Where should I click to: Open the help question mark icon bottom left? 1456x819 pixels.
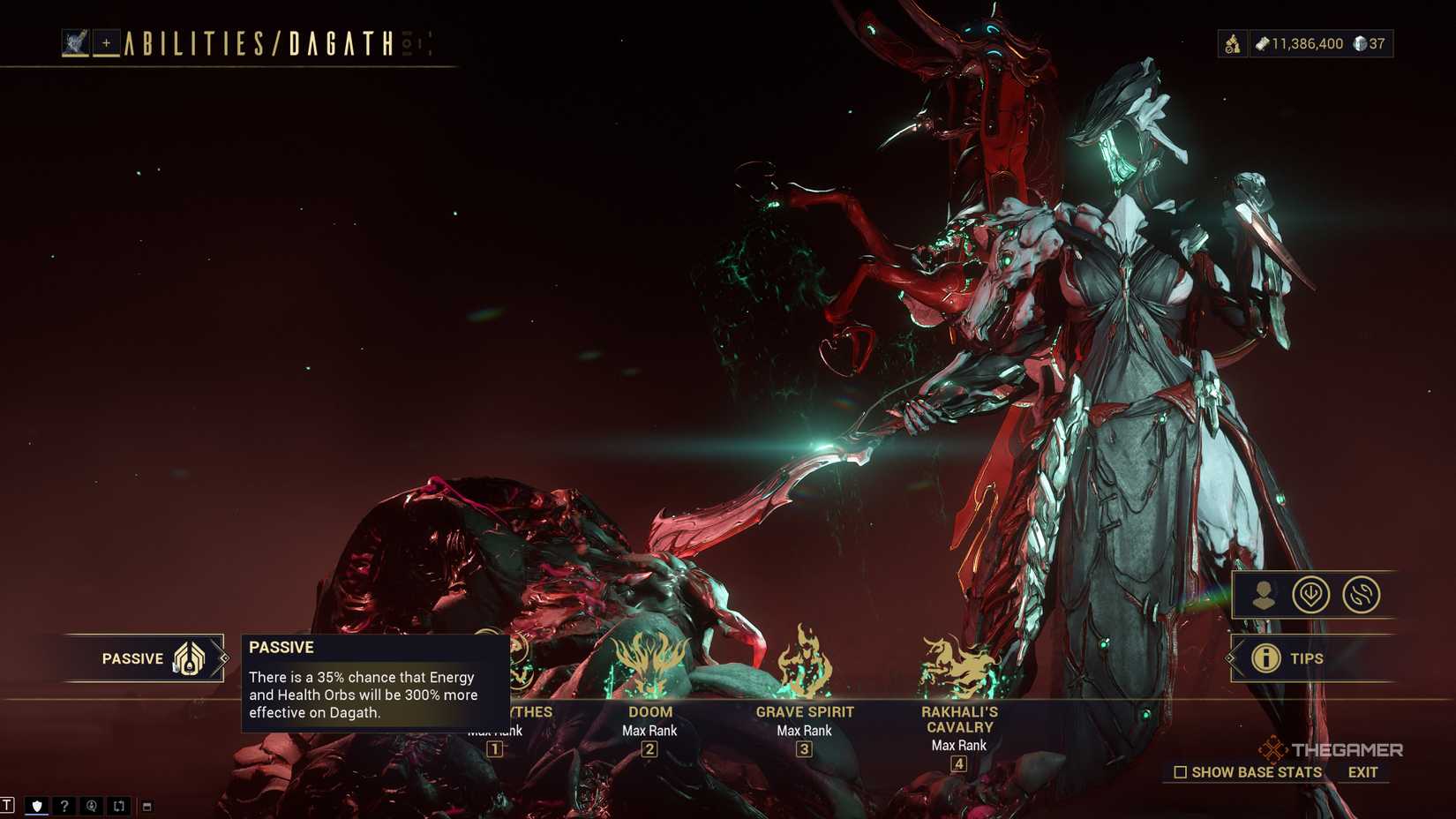tap(64, 805)
